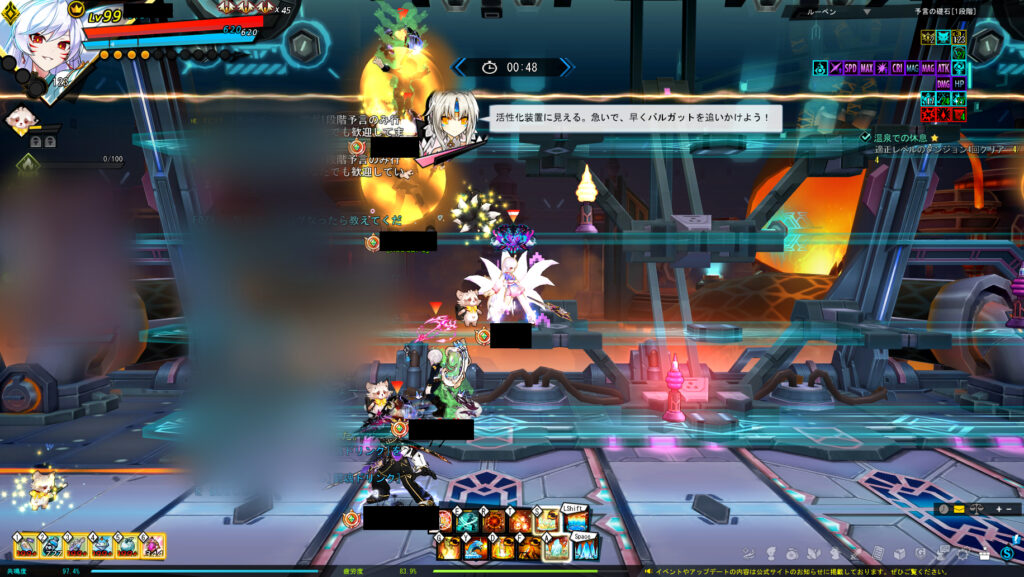This screenshot has height=577, width=1024.
Task: Click the plus zoom button
Action: [996, 509]
